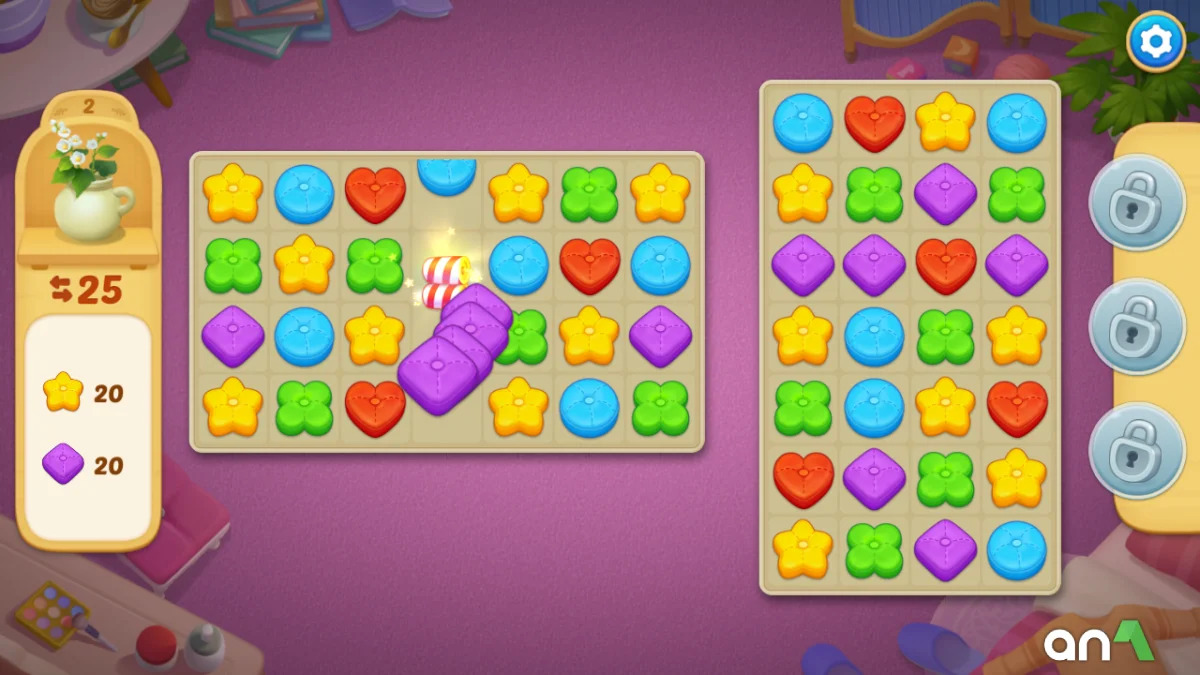Viewport: 1200px width, 675px height.
Task: Tap red heart flanked by purple diamonds, right board
Action: pos(945,265)
